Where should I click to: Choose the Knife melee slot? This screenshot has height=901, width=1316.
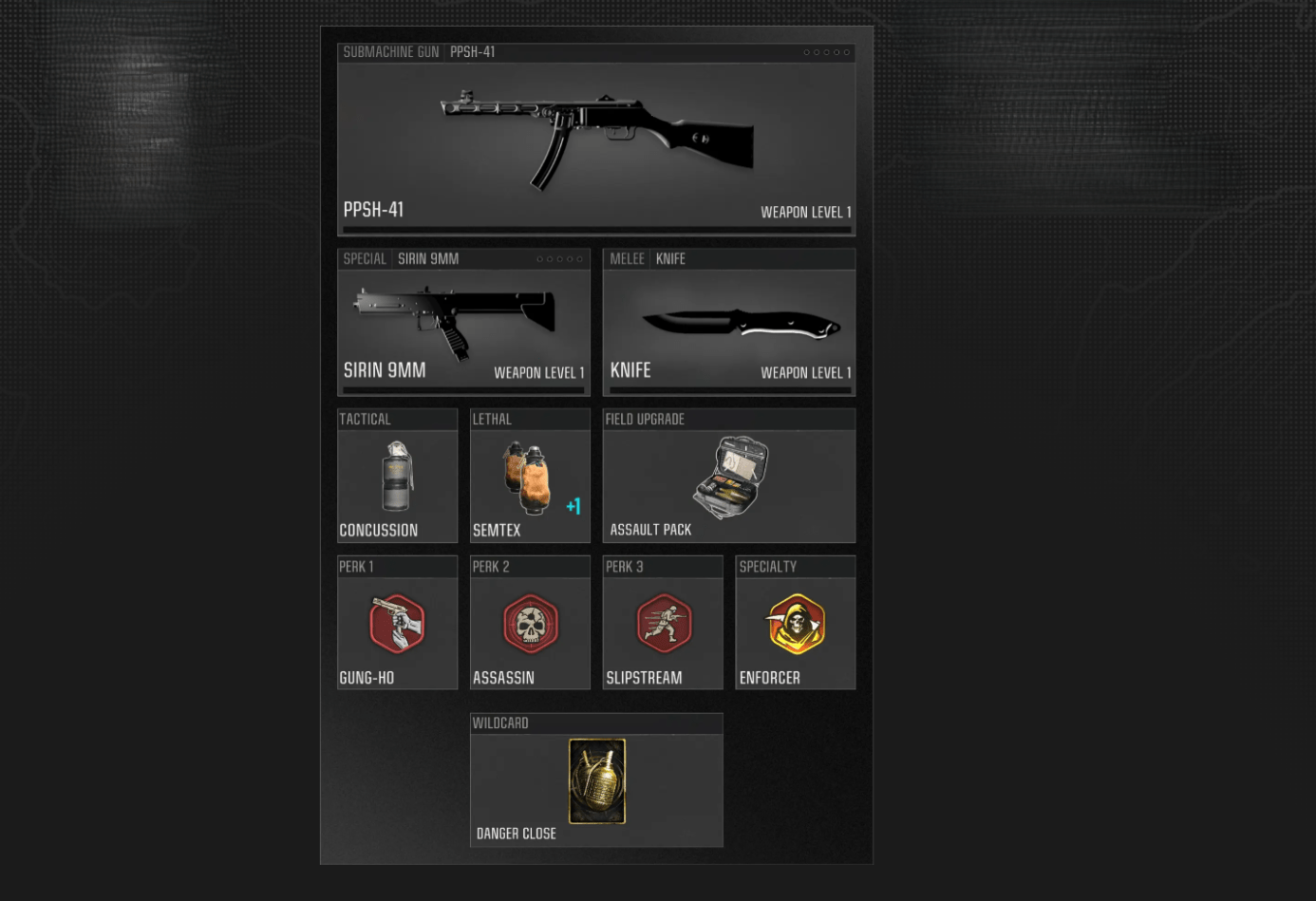tap(728, 325)
